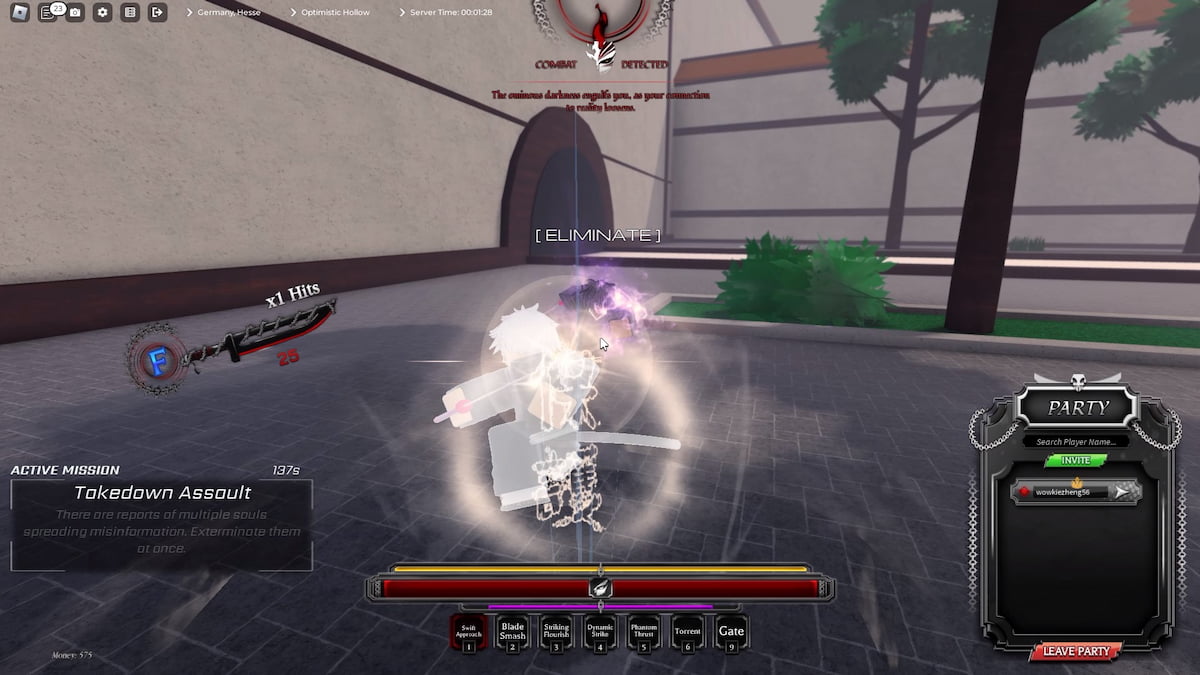The height and width of the screenshot is (675, 1200).
Task: Select the Striking Flourish skill slot
Action: 556,632
